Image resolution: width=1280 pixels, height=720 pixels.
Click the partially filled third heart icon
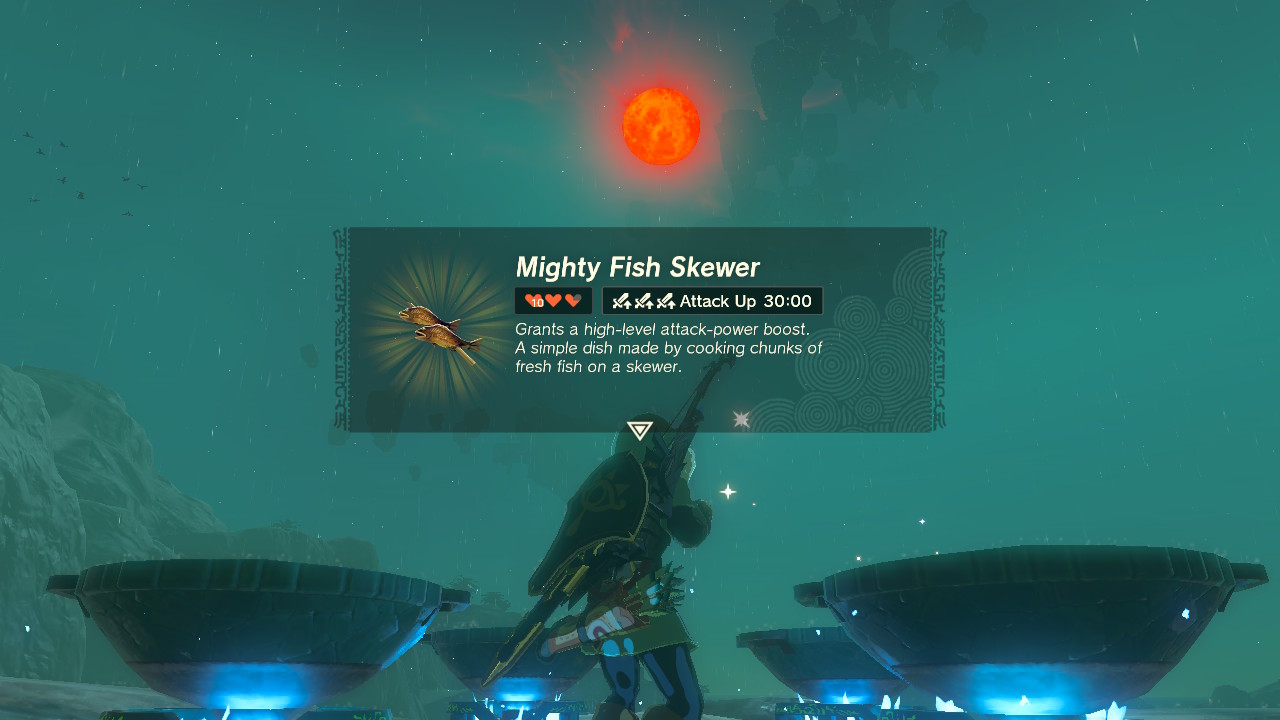[572, 300]
